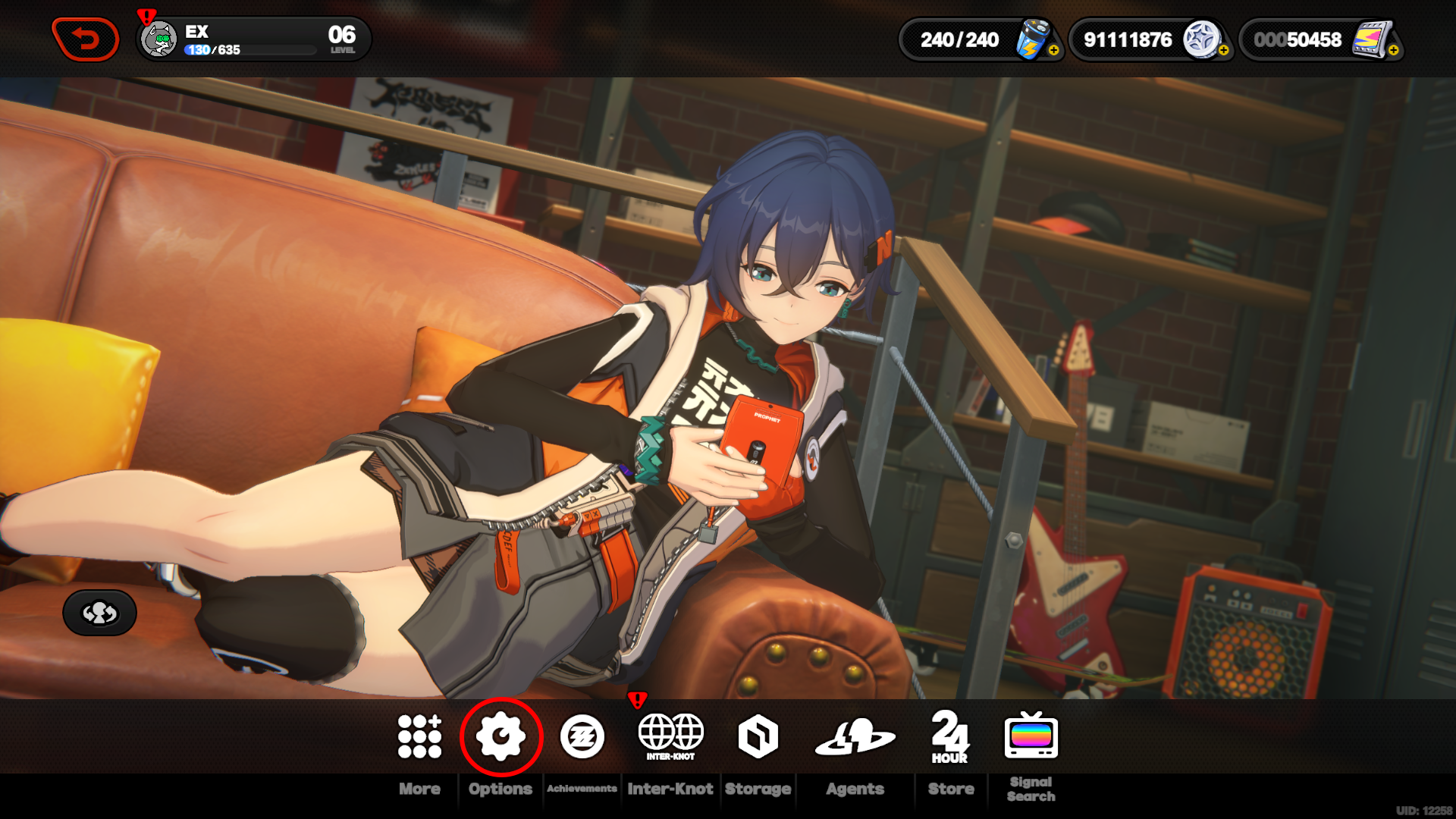Click the Storage cube icon
Screen dimensions: 1456x819
758,735
